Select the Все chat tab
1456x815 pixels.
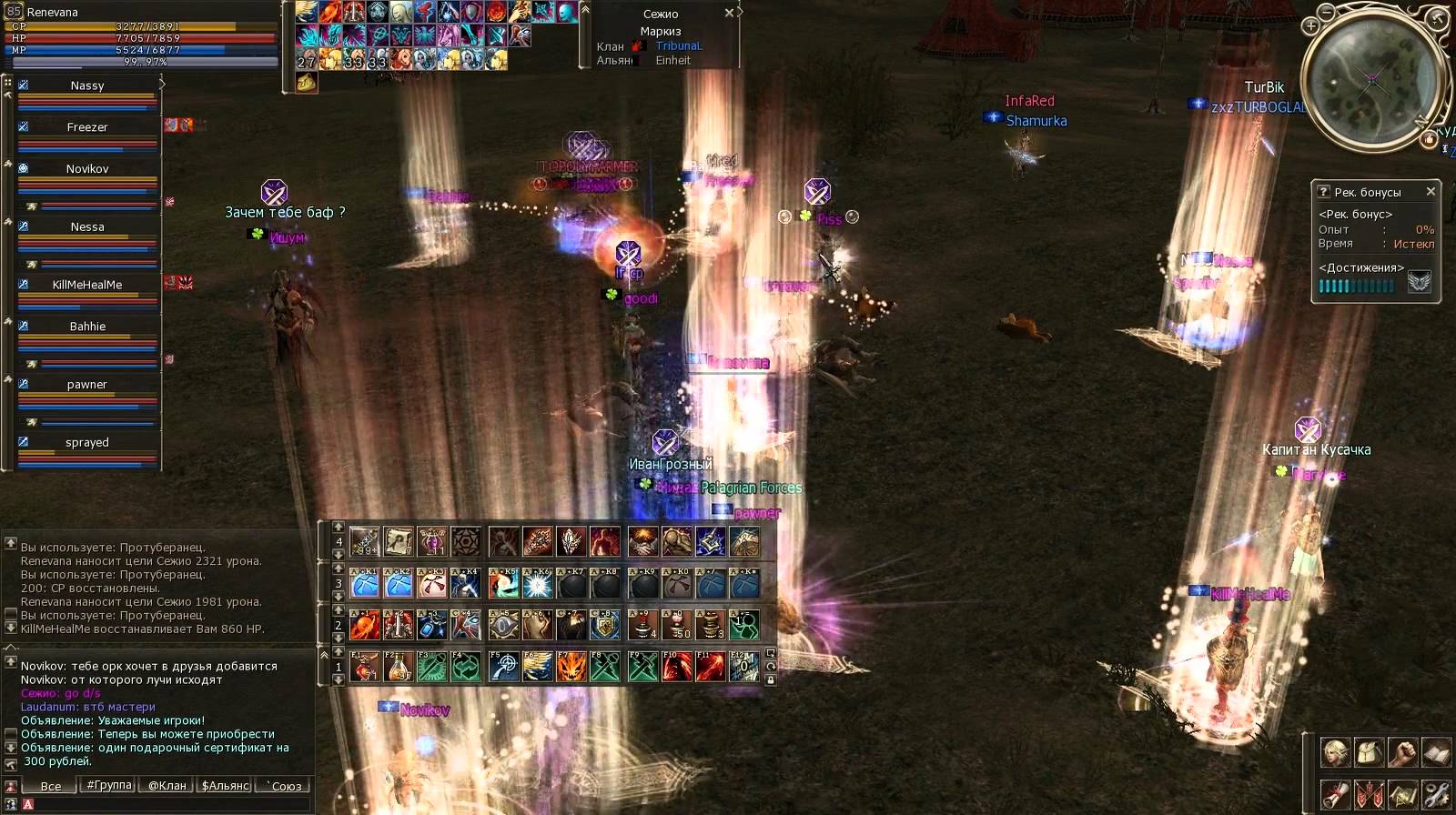[51, 786]
